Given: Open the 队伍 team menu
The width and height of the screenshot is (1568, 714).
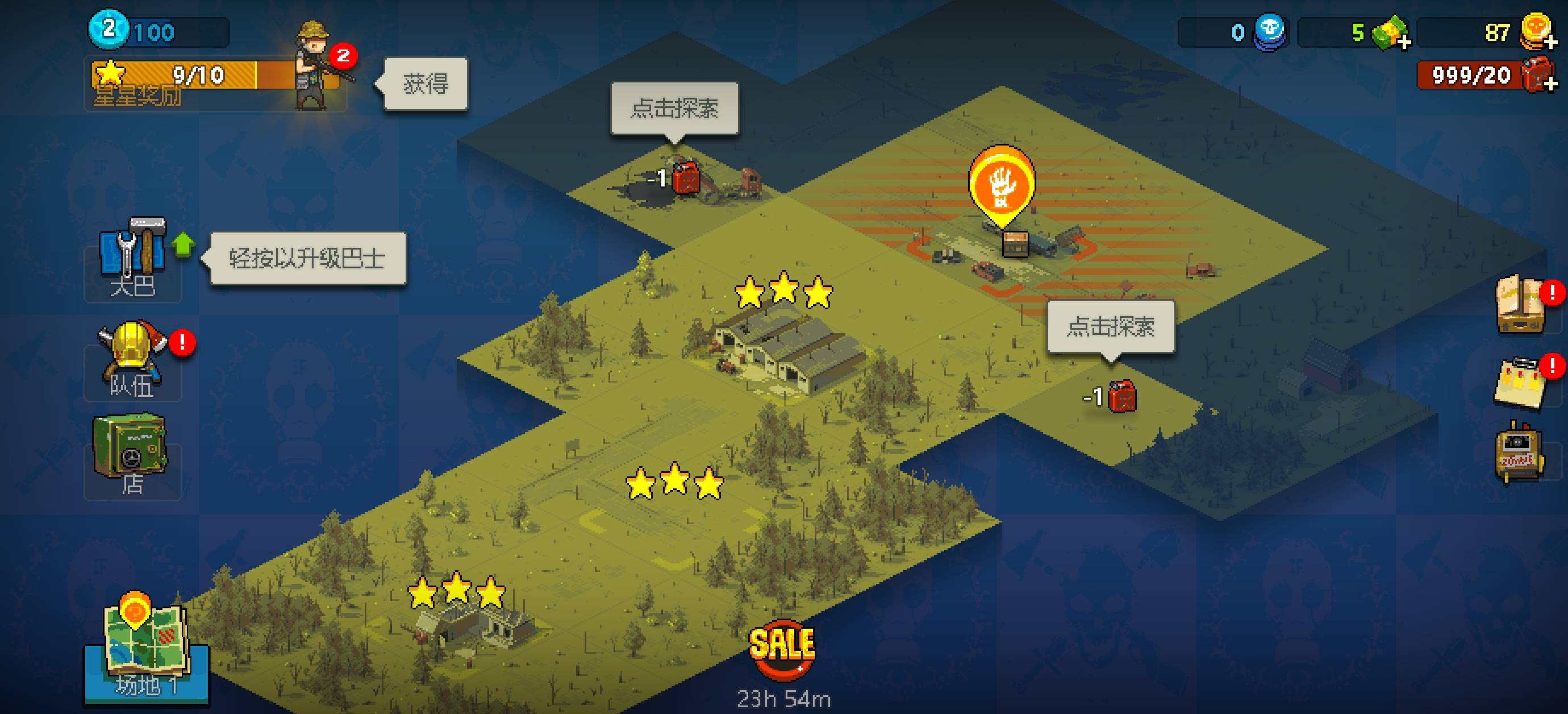Looking at the screenshot, I should [x=132, y=360].
